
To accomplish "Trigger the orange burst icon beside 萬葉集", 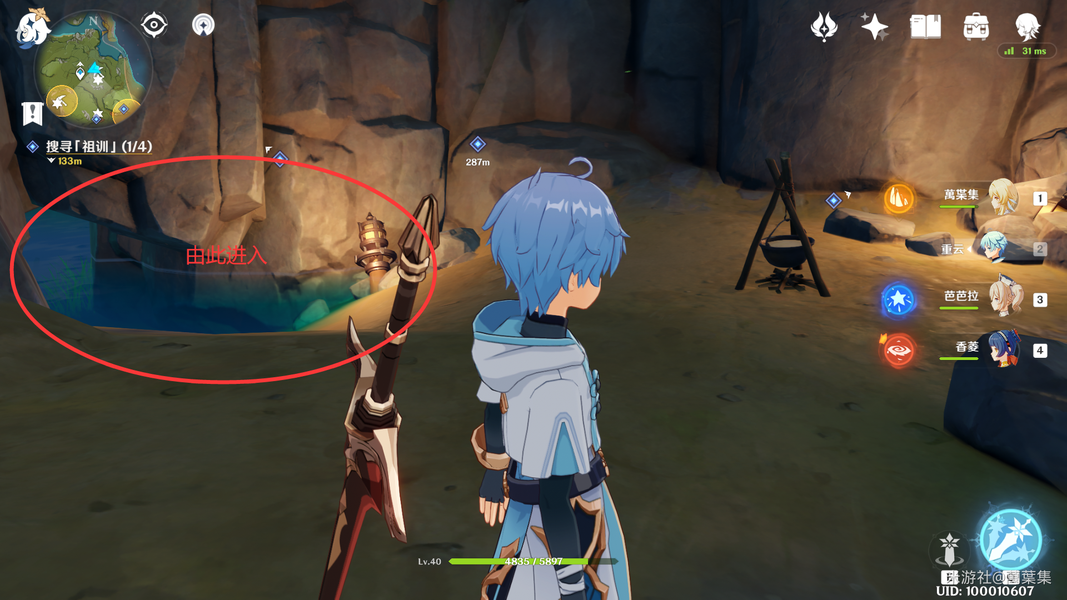I will tap(899, 198).
